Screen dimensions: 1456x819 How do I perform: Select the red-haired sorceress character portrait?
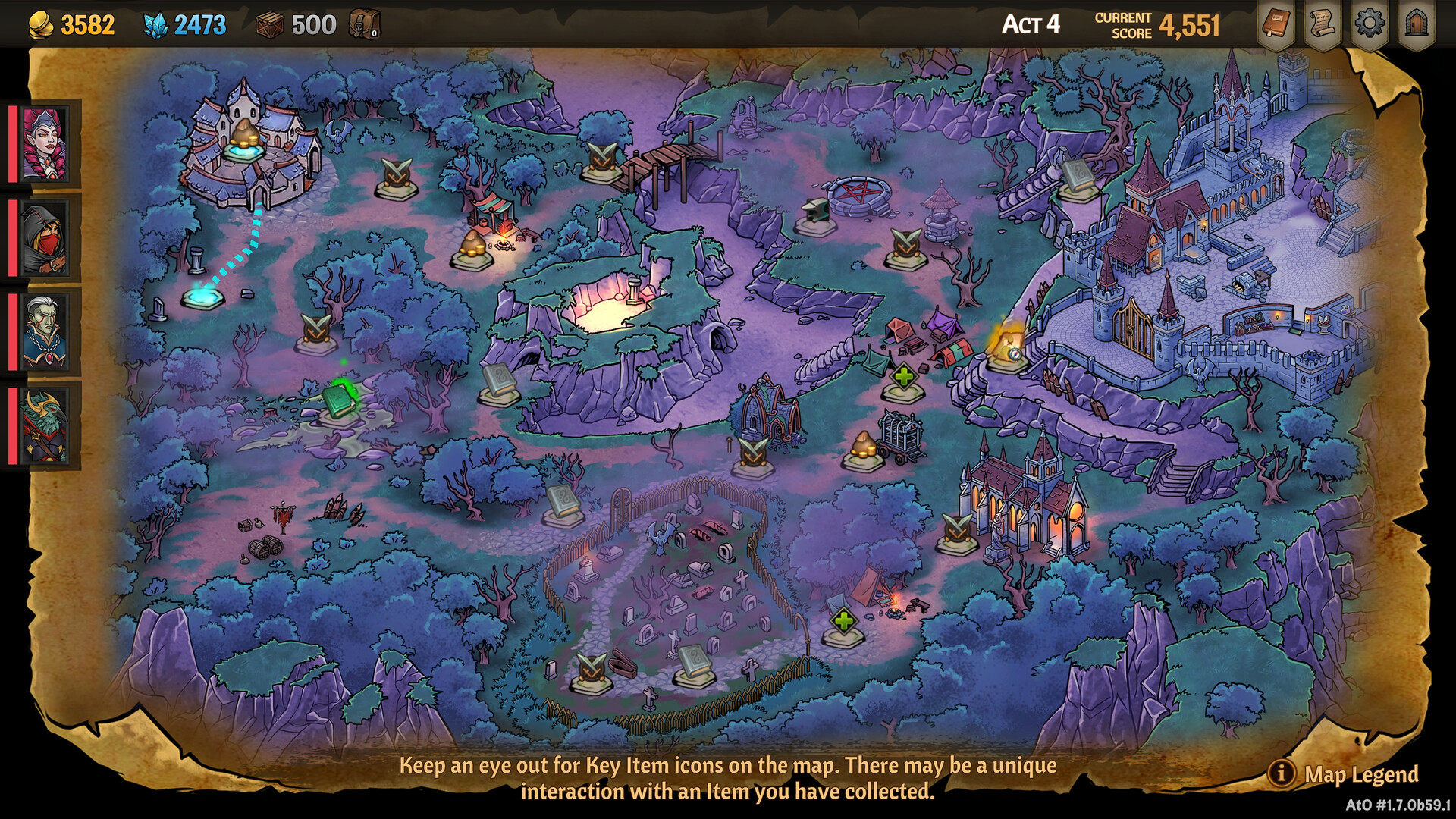pyautogui.click(x=43, y=144)
